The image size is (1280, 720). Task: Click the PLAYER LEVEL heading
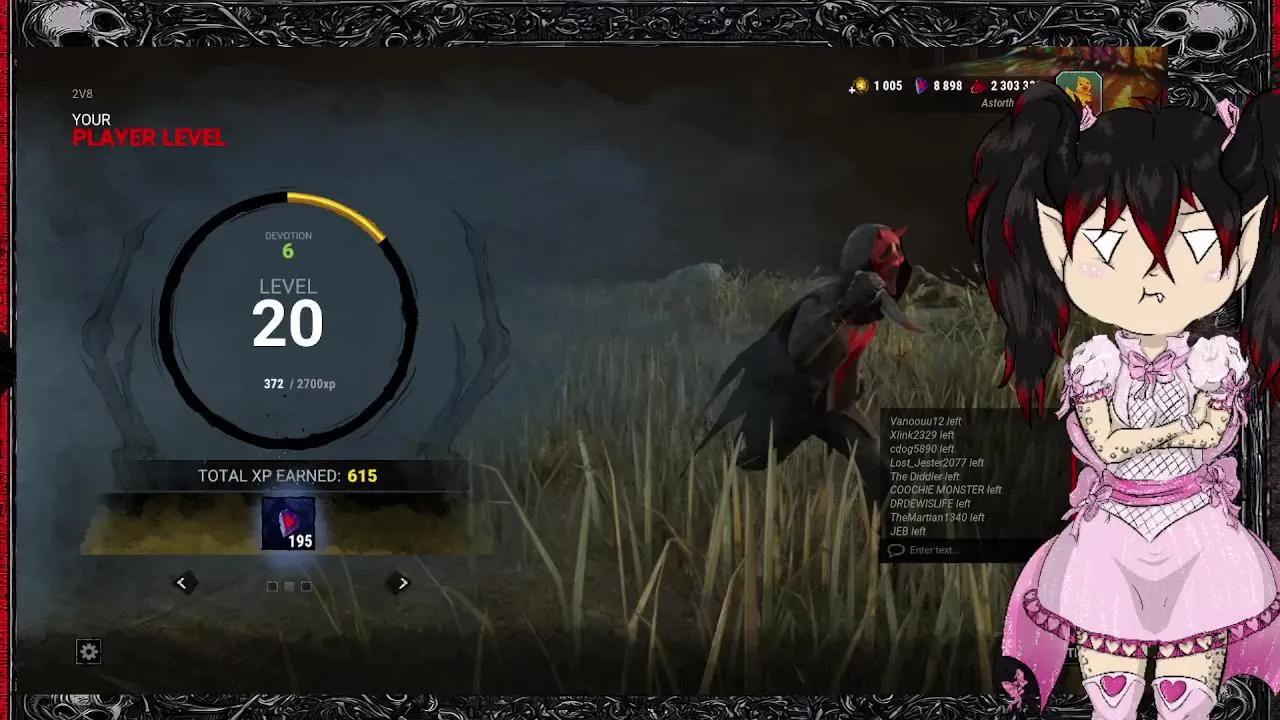pos(148,139)
